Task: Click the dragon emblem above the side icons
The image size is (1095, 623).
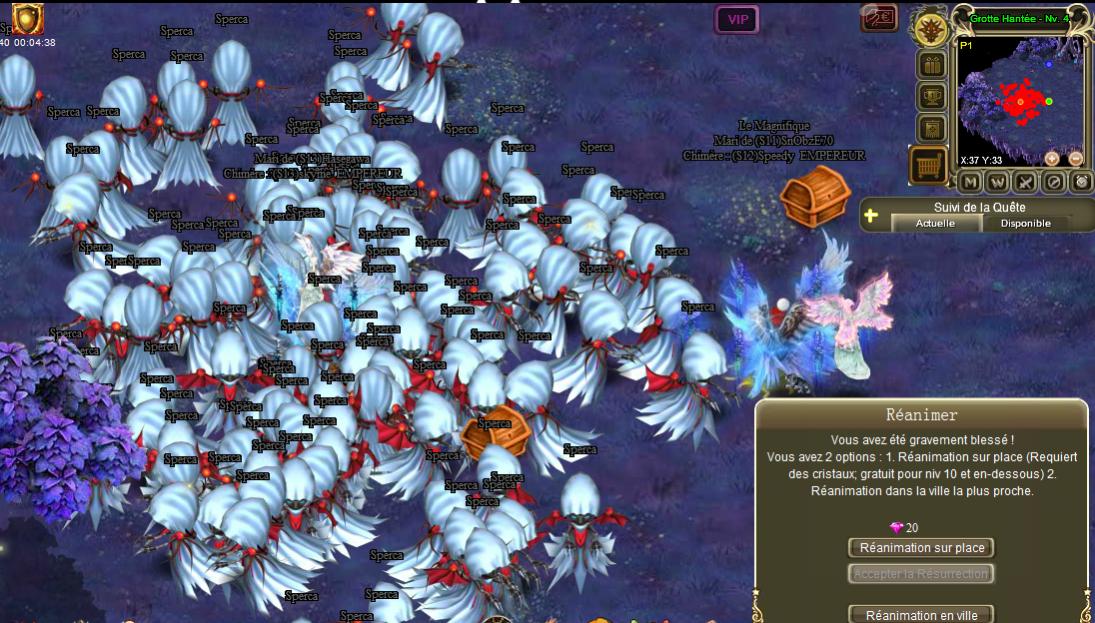Action: (x=932, y=28)
